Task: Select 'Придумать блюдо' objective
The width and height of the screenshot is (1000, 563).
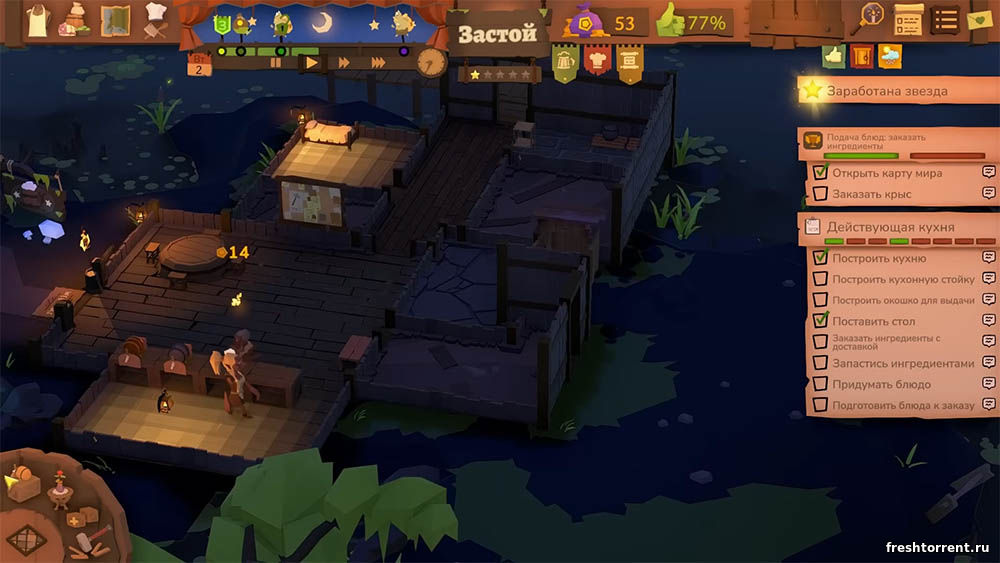Action: [881, 384]
